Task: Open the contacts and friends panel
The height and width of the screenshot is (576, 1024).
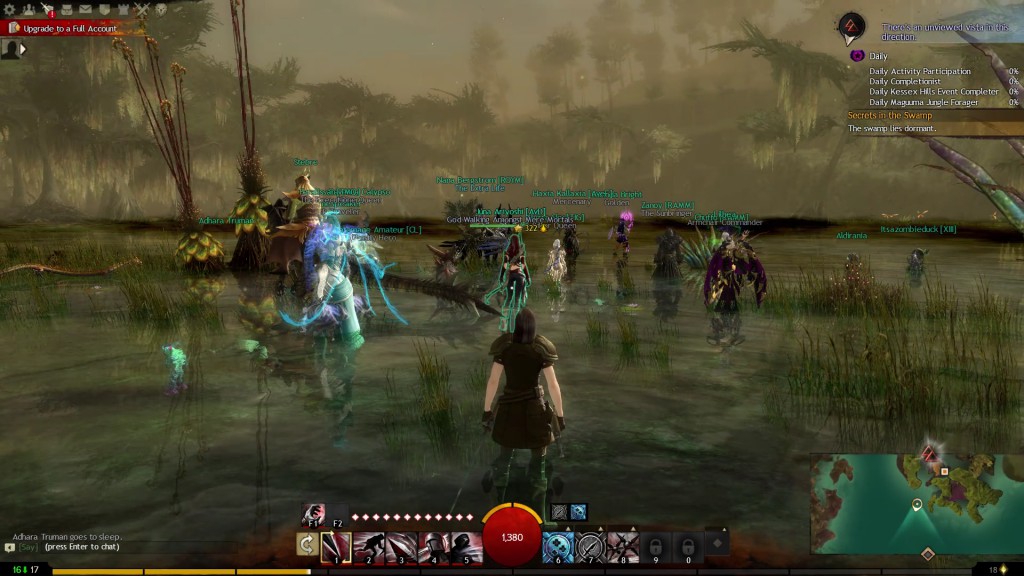Action: point(29,9)
